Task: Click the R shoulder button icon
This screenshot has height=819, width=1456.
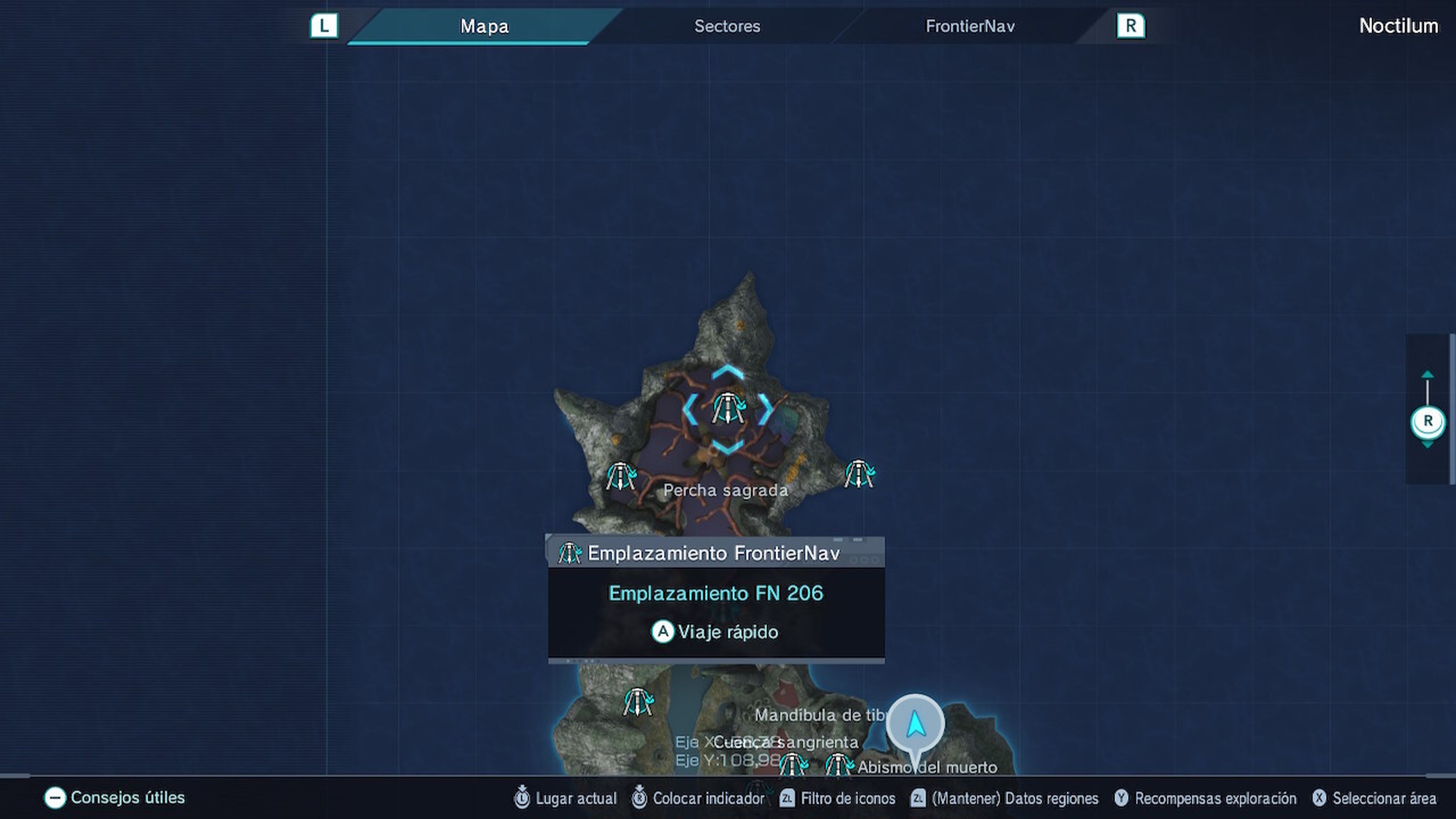Action: click(x=1130, y=25)
